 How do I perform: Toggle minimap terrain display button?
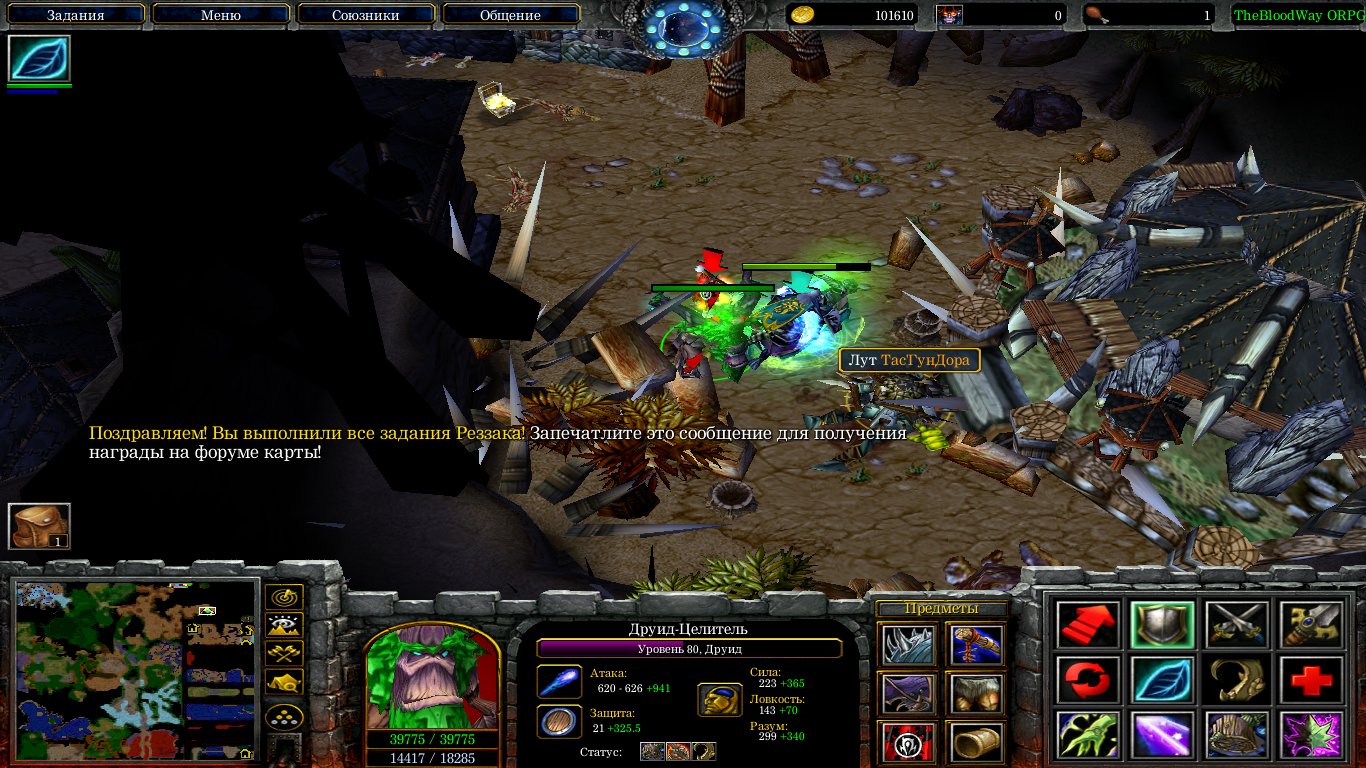click(284, 627)
